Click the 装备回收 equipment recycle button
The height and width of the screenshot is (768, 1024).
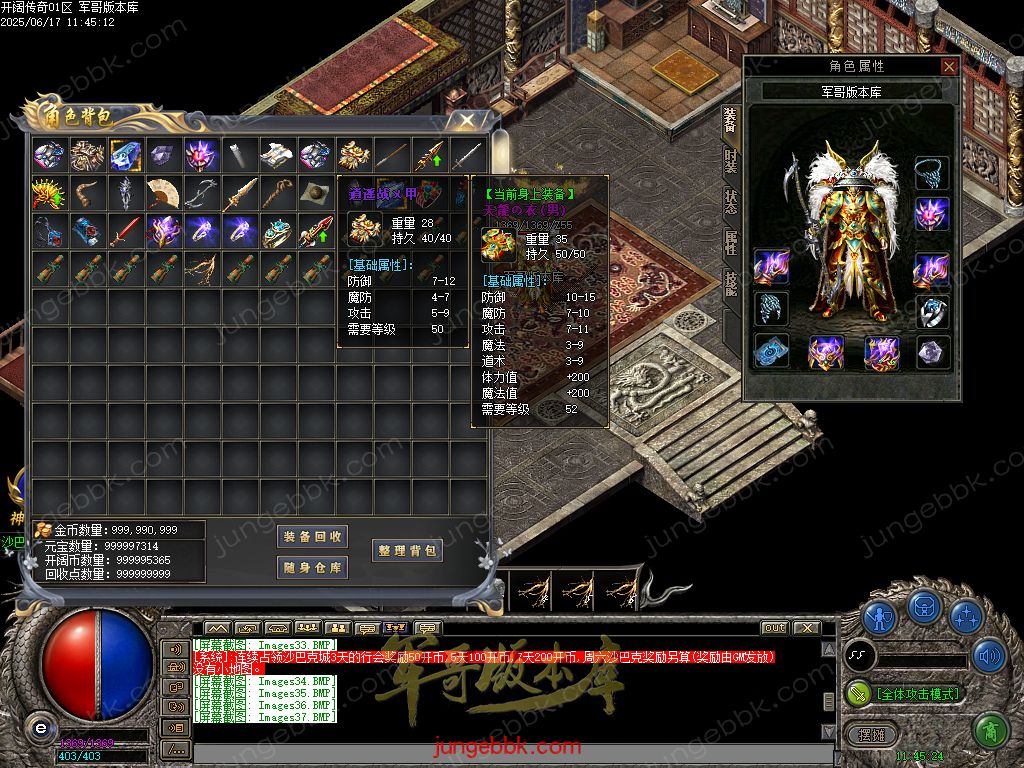pyautogui.click(x=312, y=537)
